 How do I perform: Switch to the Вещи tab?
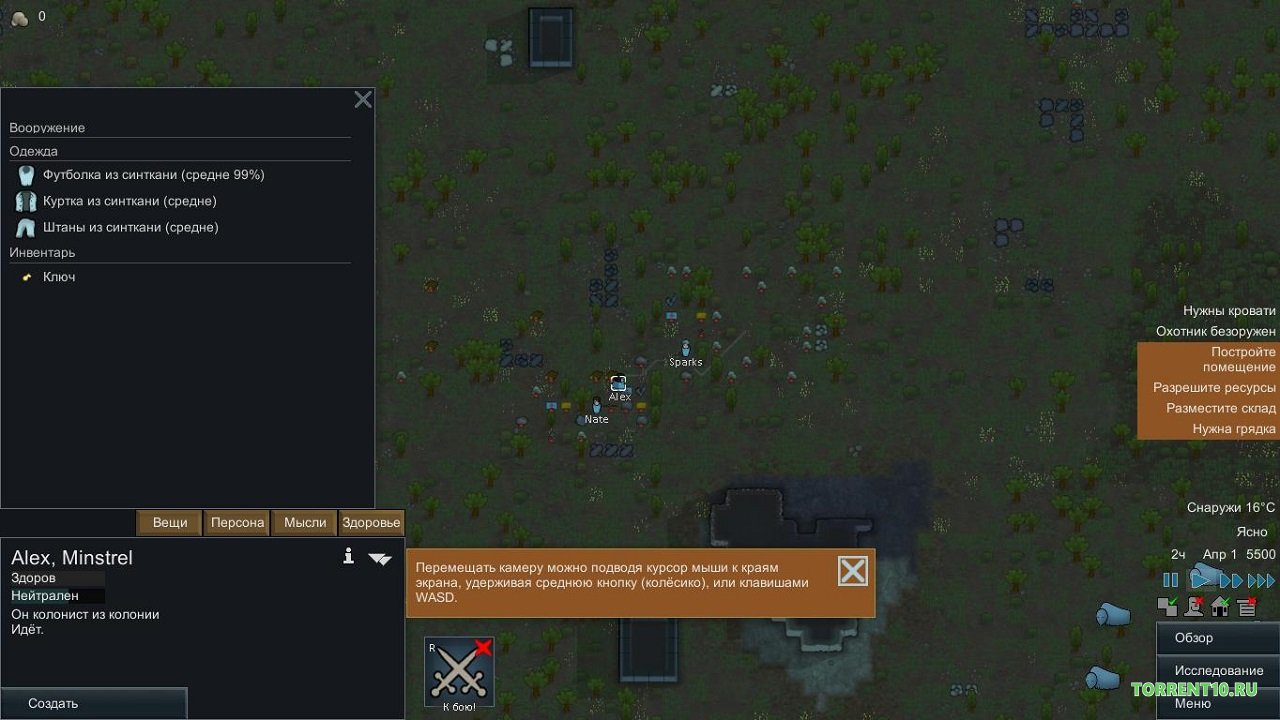(x=170, y=522)
